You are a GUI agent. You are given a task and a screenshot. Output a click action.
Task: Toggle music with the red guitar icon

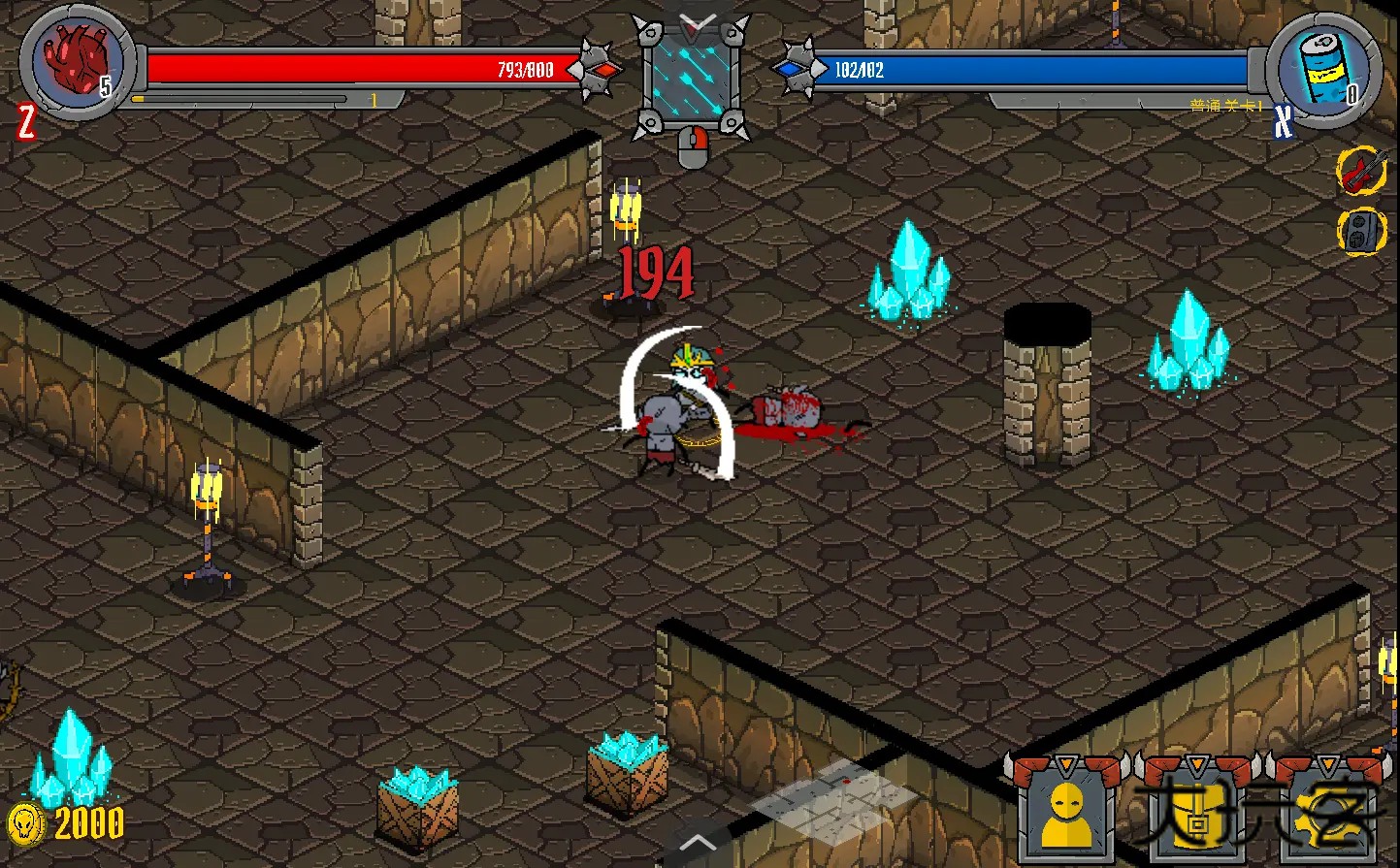(1361, 171)
